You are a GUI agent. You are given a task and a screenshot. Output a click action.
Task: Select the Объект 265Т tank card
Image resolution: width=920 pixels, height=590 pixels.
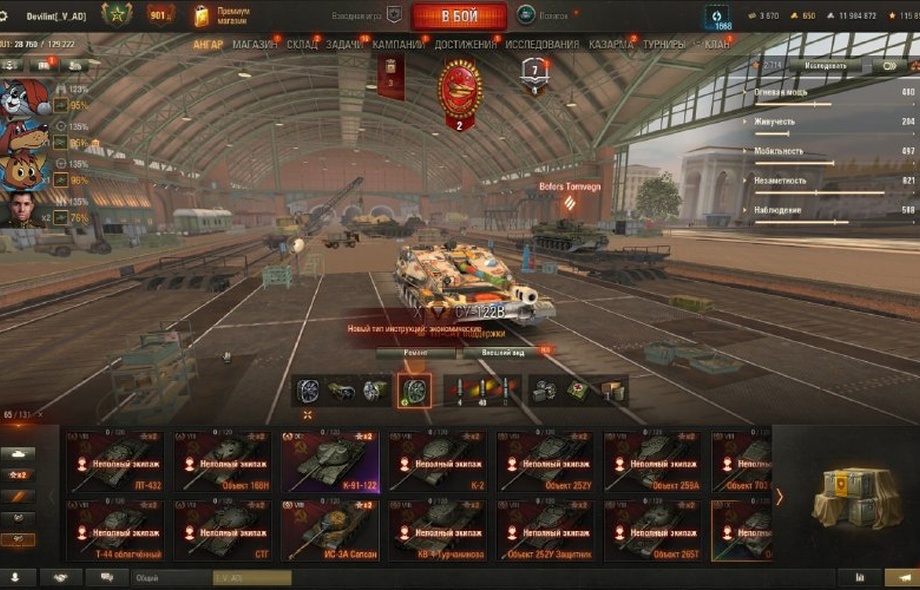[653, 529]
